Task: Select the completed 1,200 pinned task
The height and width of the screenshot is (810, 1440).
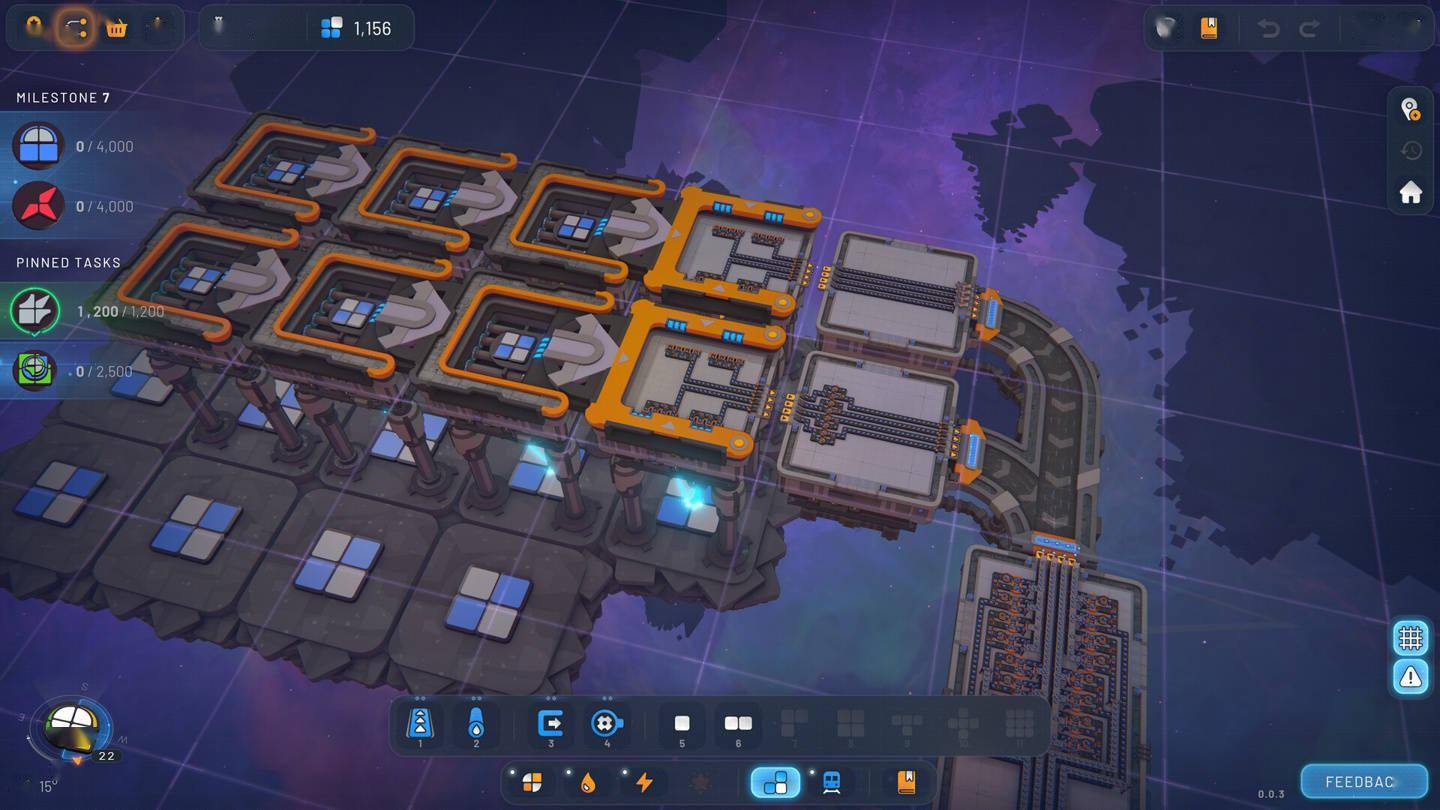Action: point(85,311)
